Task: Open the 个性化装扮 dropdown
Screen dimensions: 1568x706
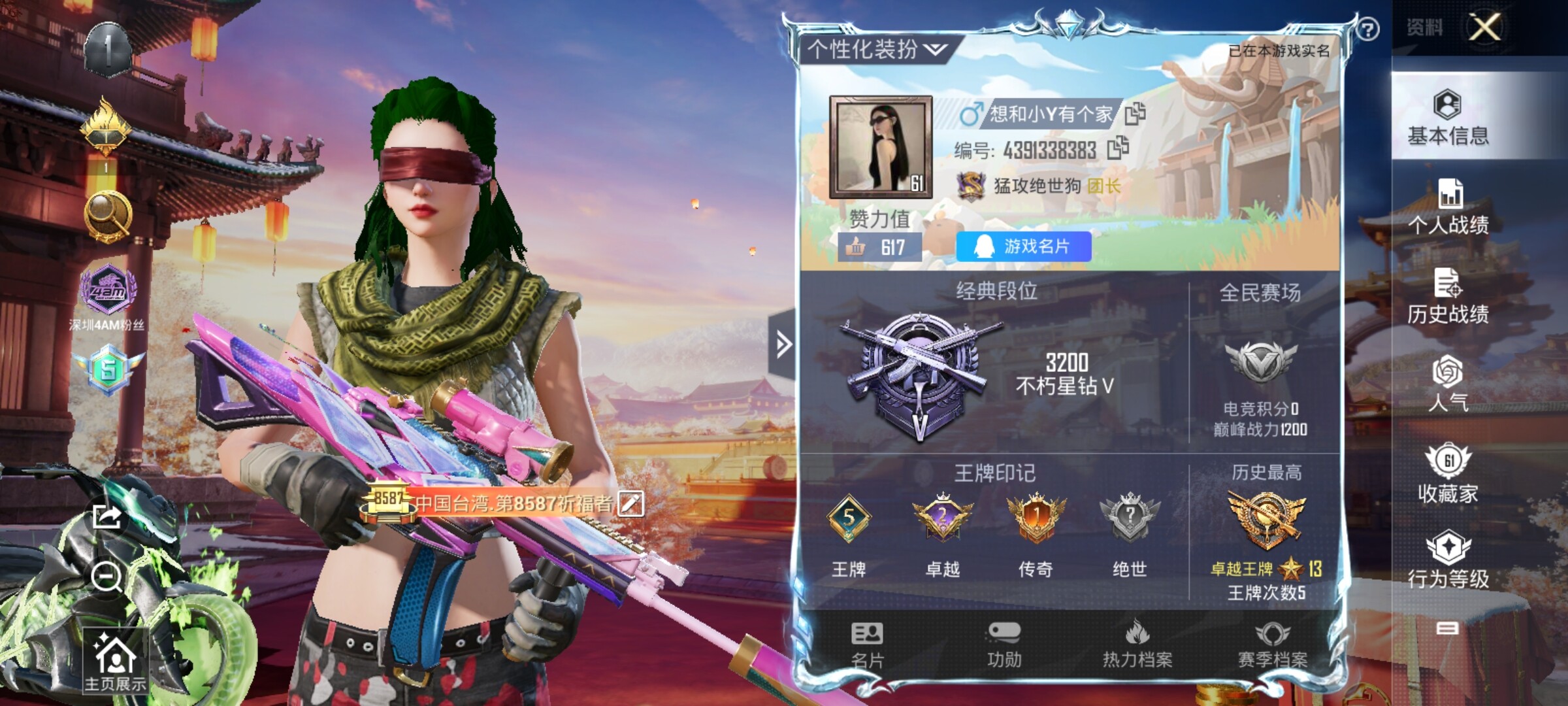Action: (877, 50)
